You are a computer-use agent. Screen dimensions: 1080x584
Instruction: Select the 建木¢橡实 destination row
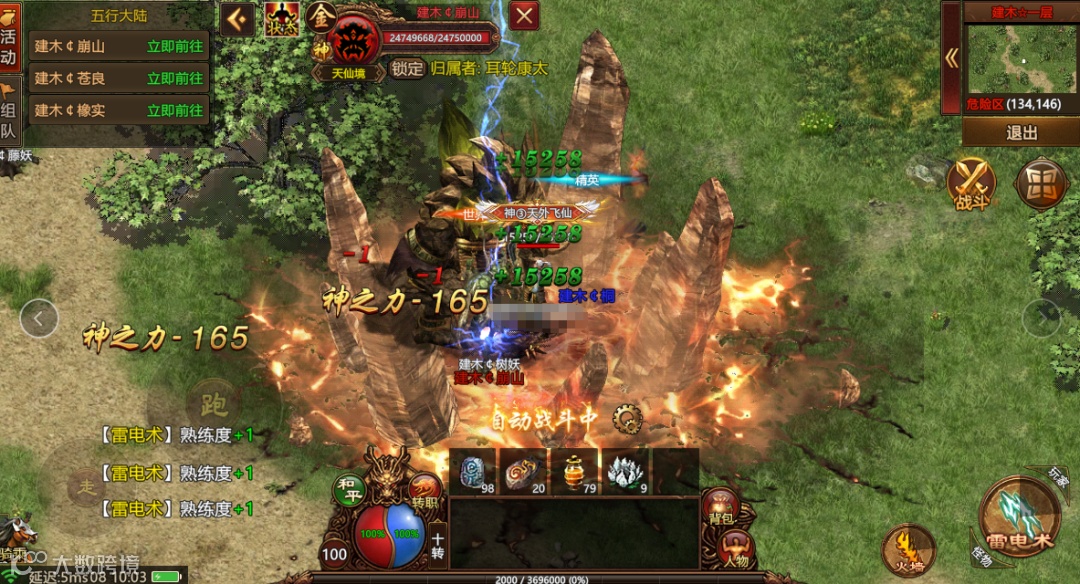70,110
